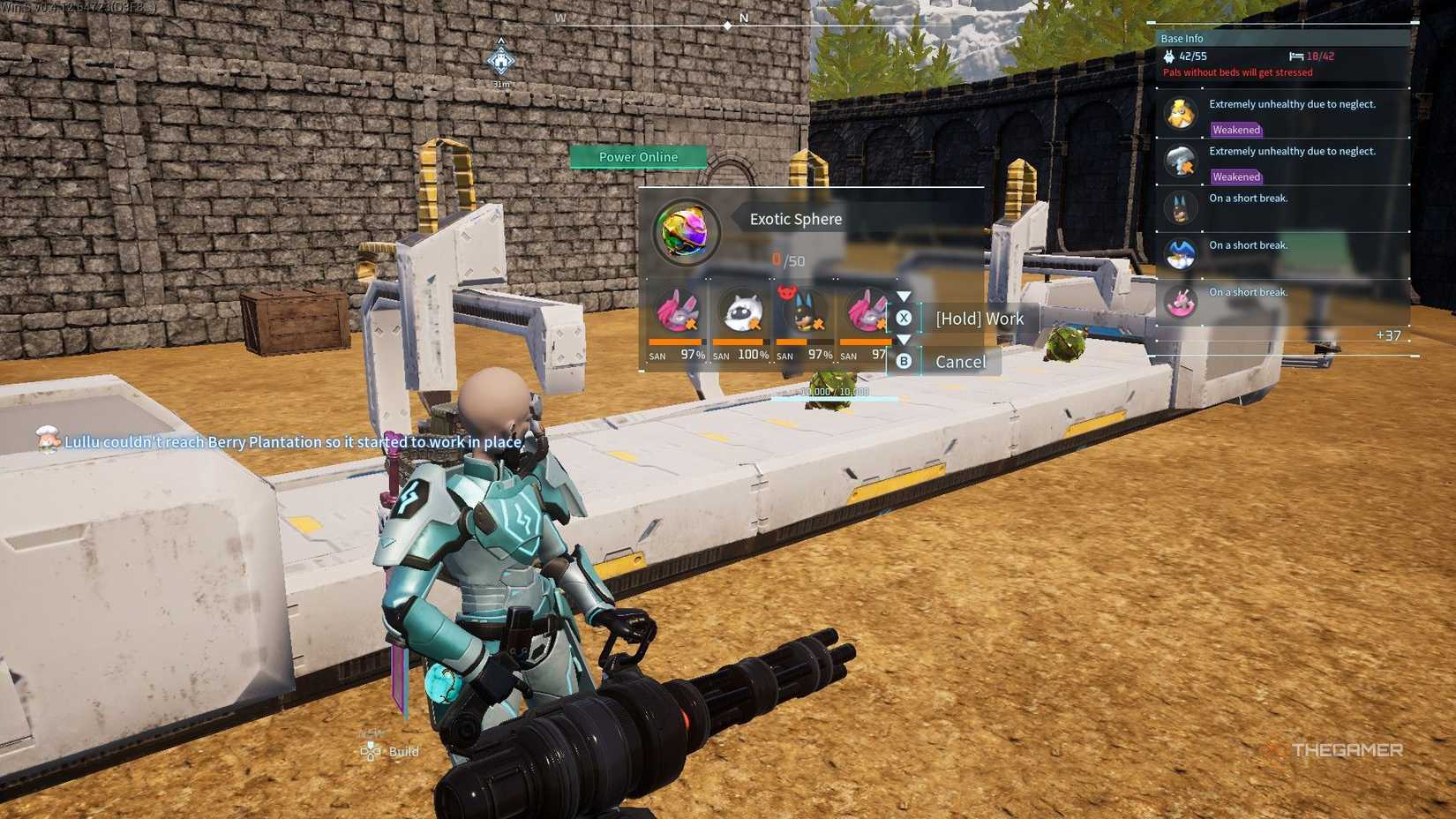Viewport: 1456px width, 819px height.
Task: Expand the down chevron above the Work option
Action: pyautogui.click(x=904, y=296)
